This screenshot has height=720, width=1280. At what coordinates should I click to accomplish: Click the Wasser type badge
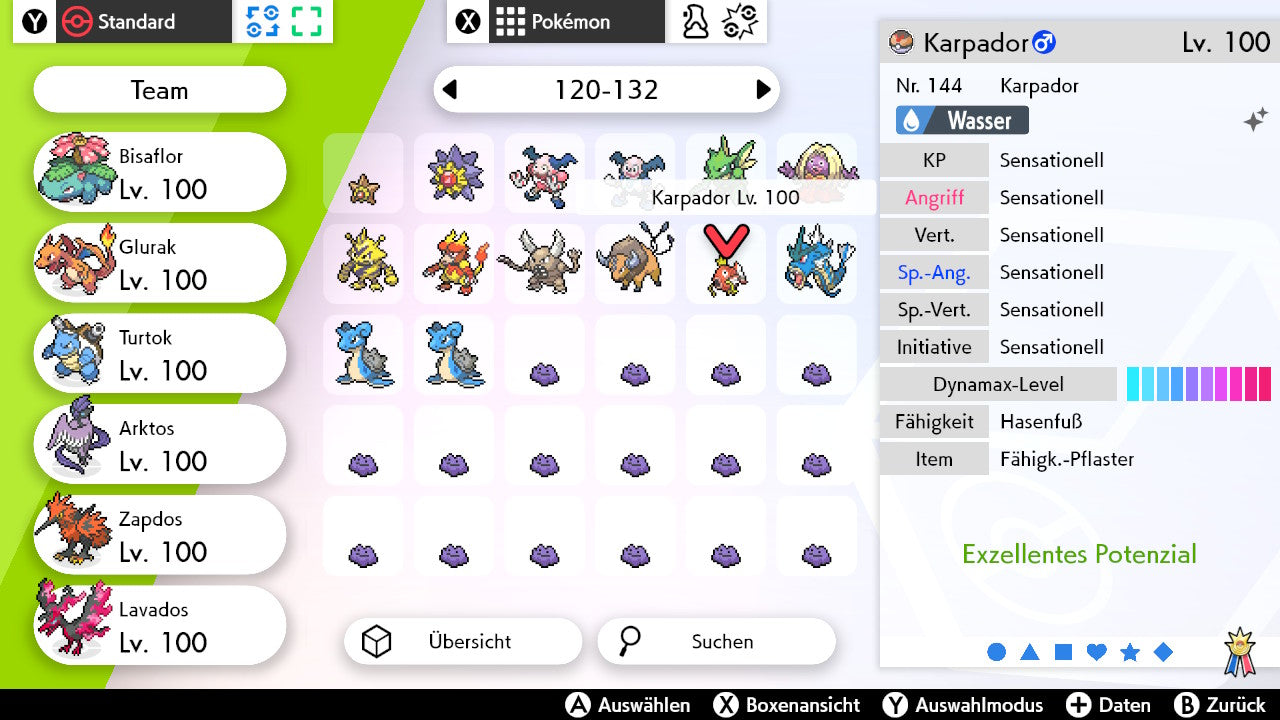pyautogui.click(x=960, y=118)
